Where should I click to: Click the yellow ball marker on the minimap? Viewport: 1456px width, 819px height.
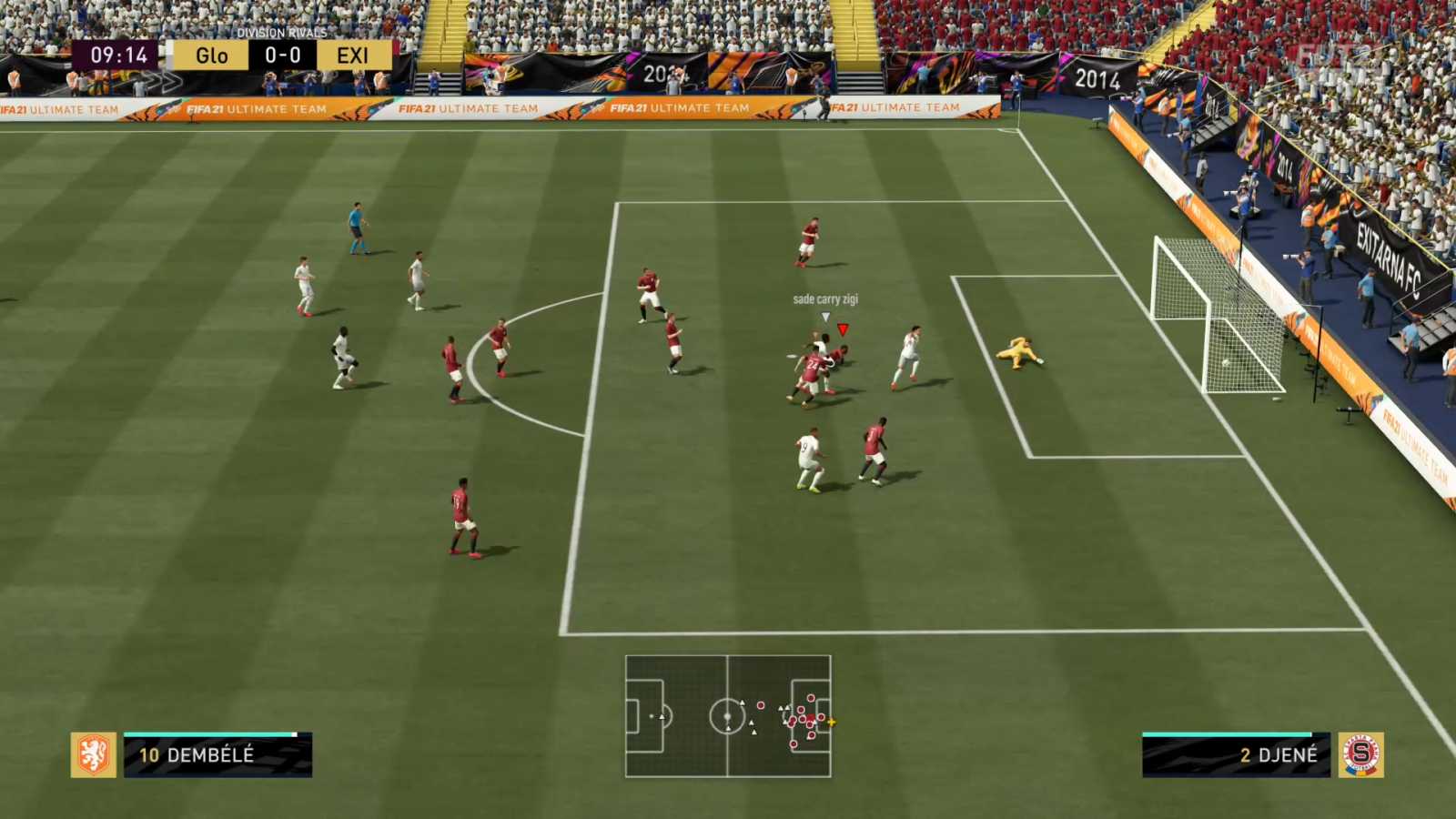point(833,722)
